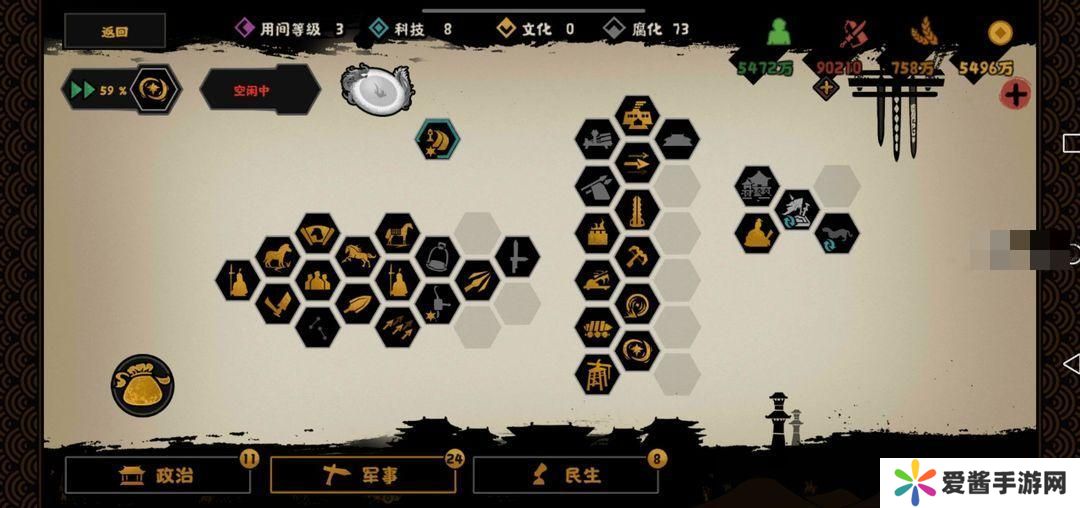Screen dimensions: 1080x508
Task: Switch to the 政治 politics tab
Action: (x=158, y=475)
